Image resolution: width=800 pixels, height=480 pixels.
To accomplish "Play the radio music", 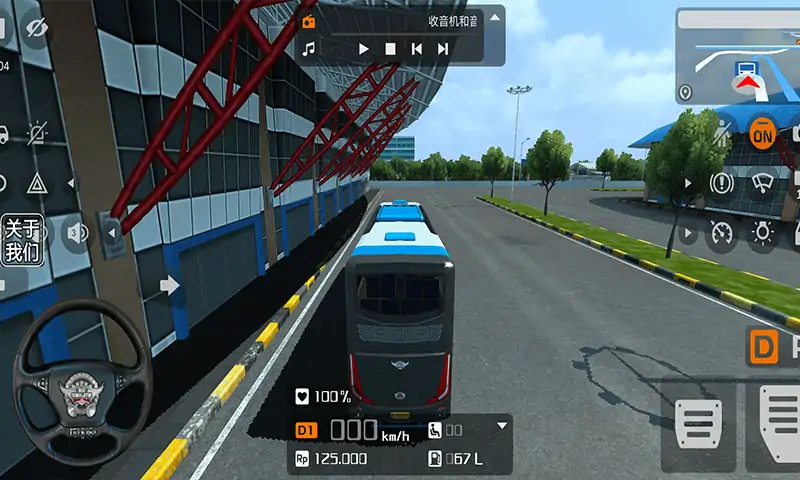I will 364,48.
